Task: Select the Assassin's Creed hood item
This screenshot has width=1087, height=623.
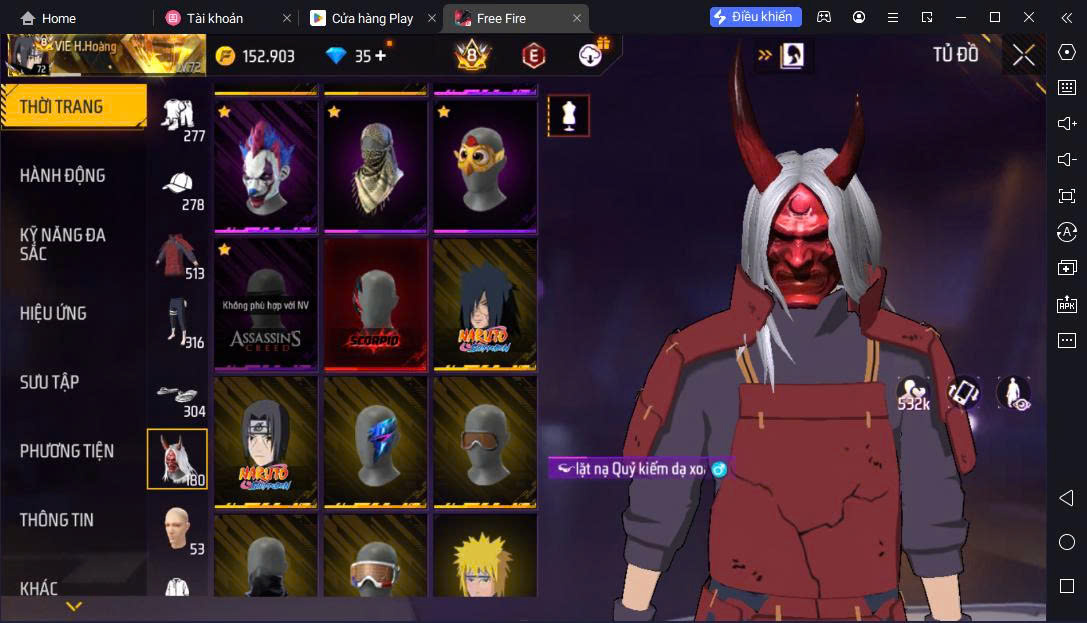Action: (265, 304)
